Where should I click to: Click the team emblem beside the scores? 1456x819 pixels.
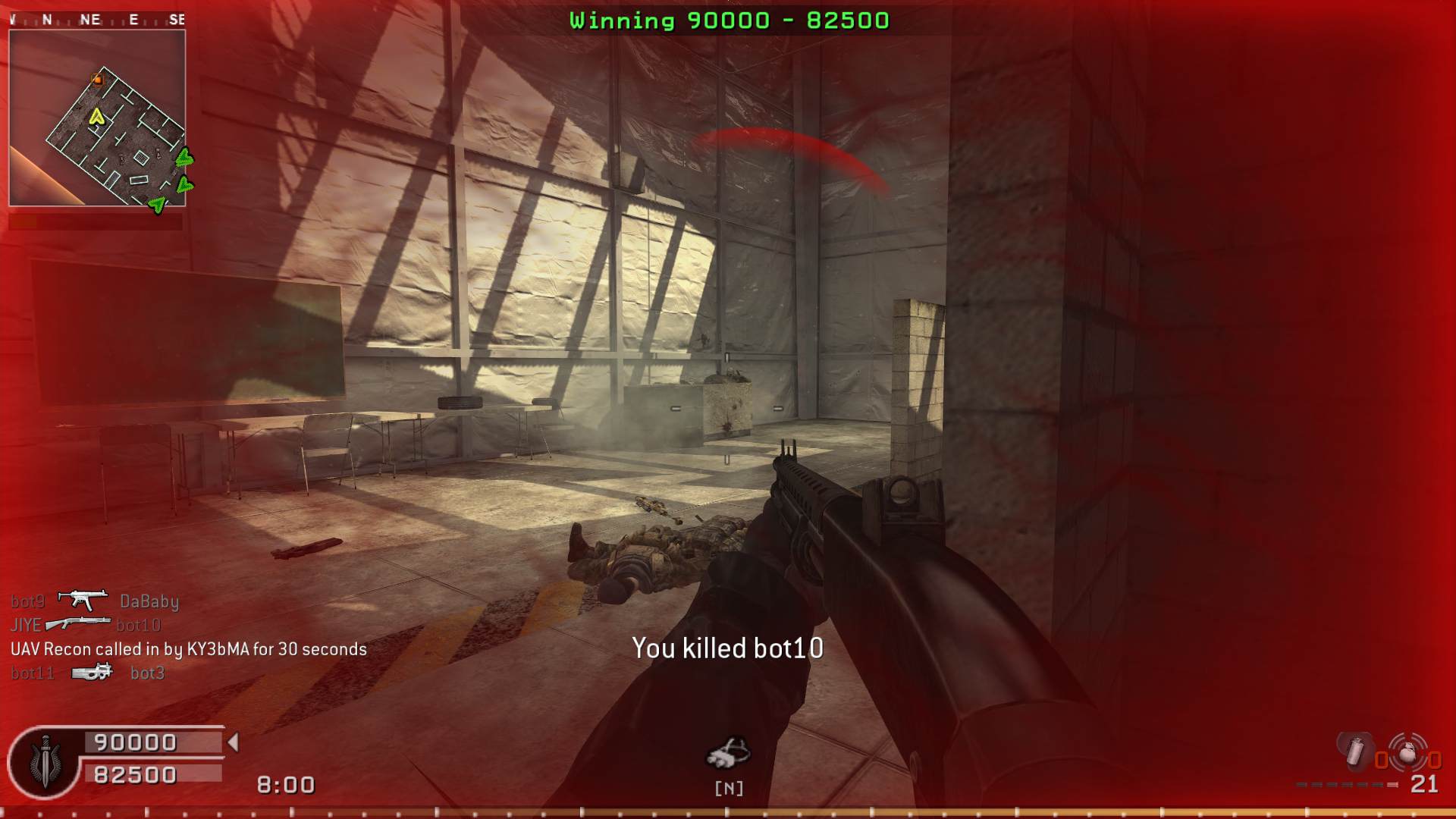coord(45,762)
